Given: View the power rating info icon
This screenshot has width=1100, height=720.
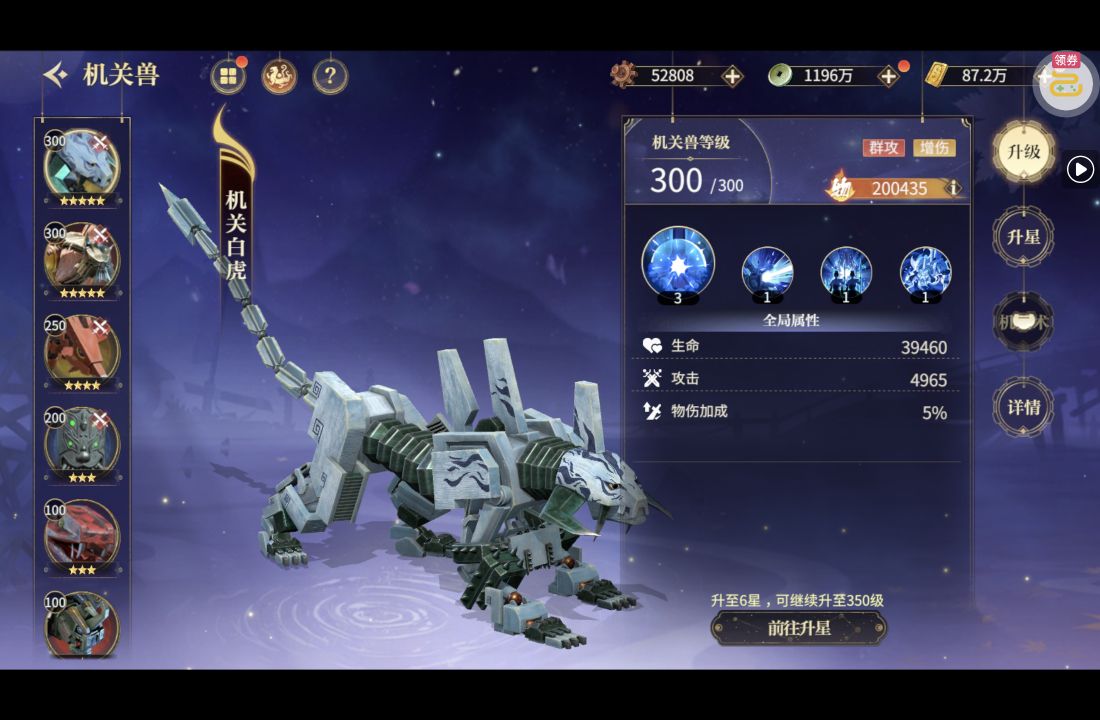Looking at the screenshot, I should coord(953,188).
